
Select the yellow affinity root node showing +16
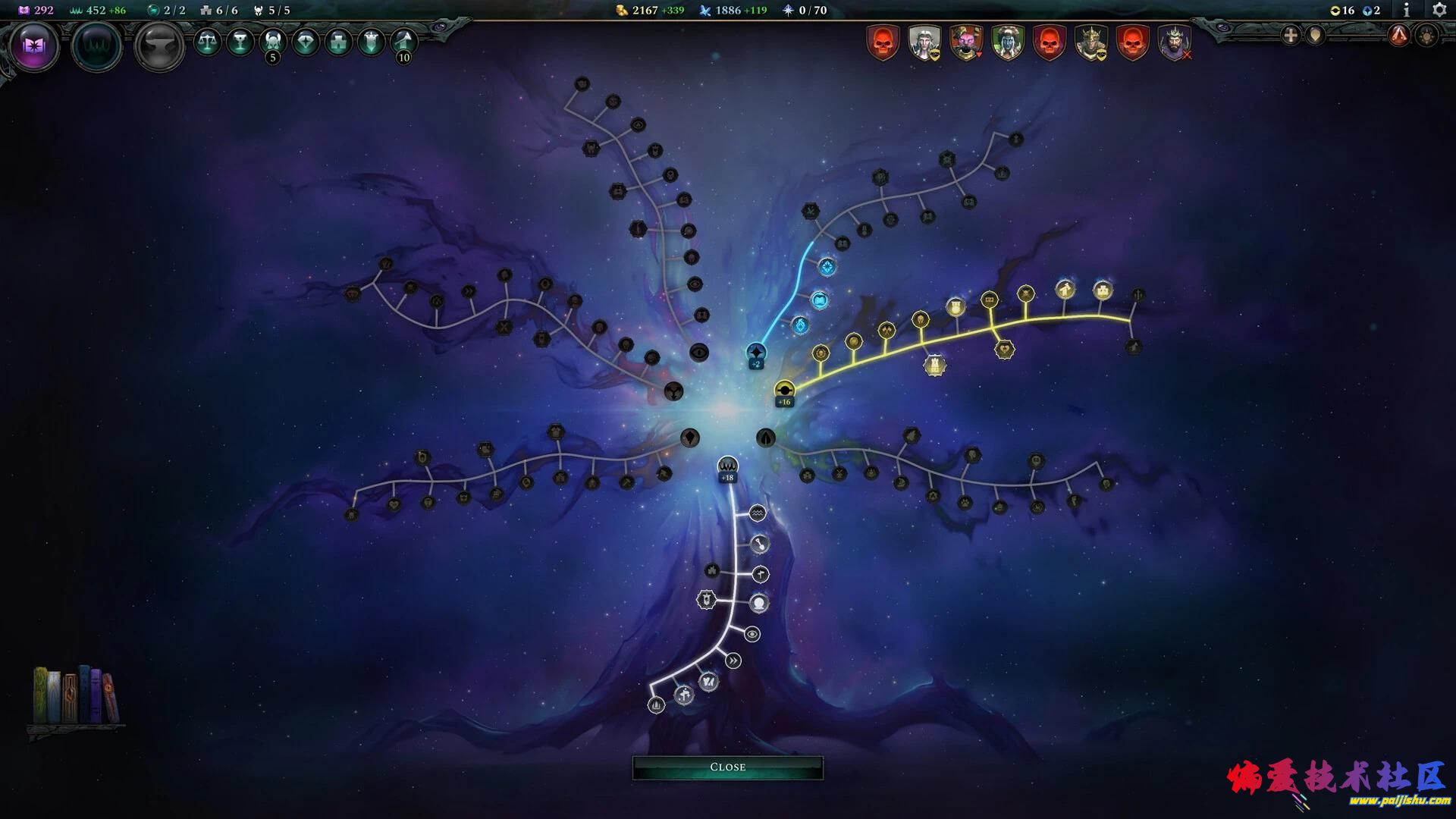784,391
